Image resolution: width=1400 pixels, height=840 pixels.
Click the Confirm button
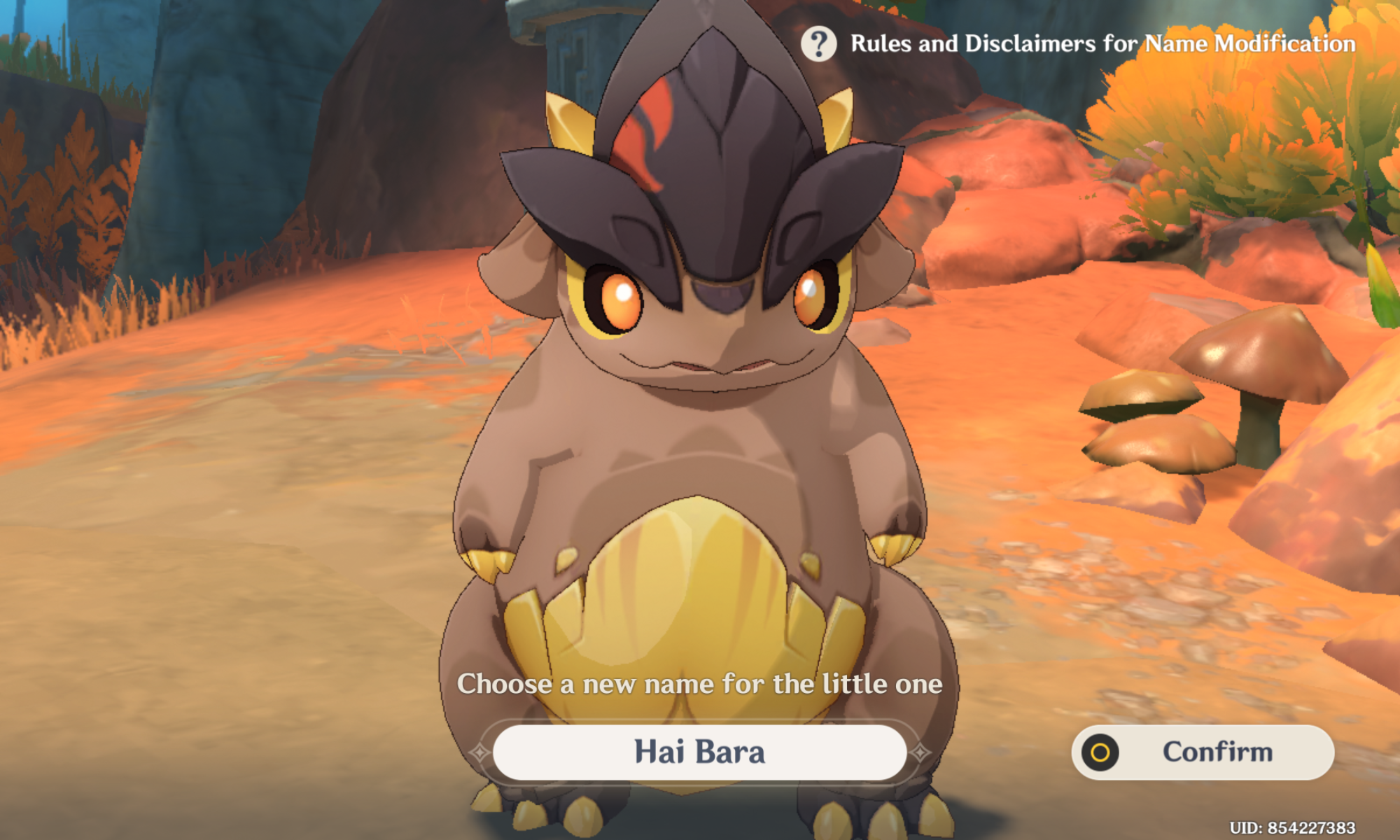tap(1203, 752)
